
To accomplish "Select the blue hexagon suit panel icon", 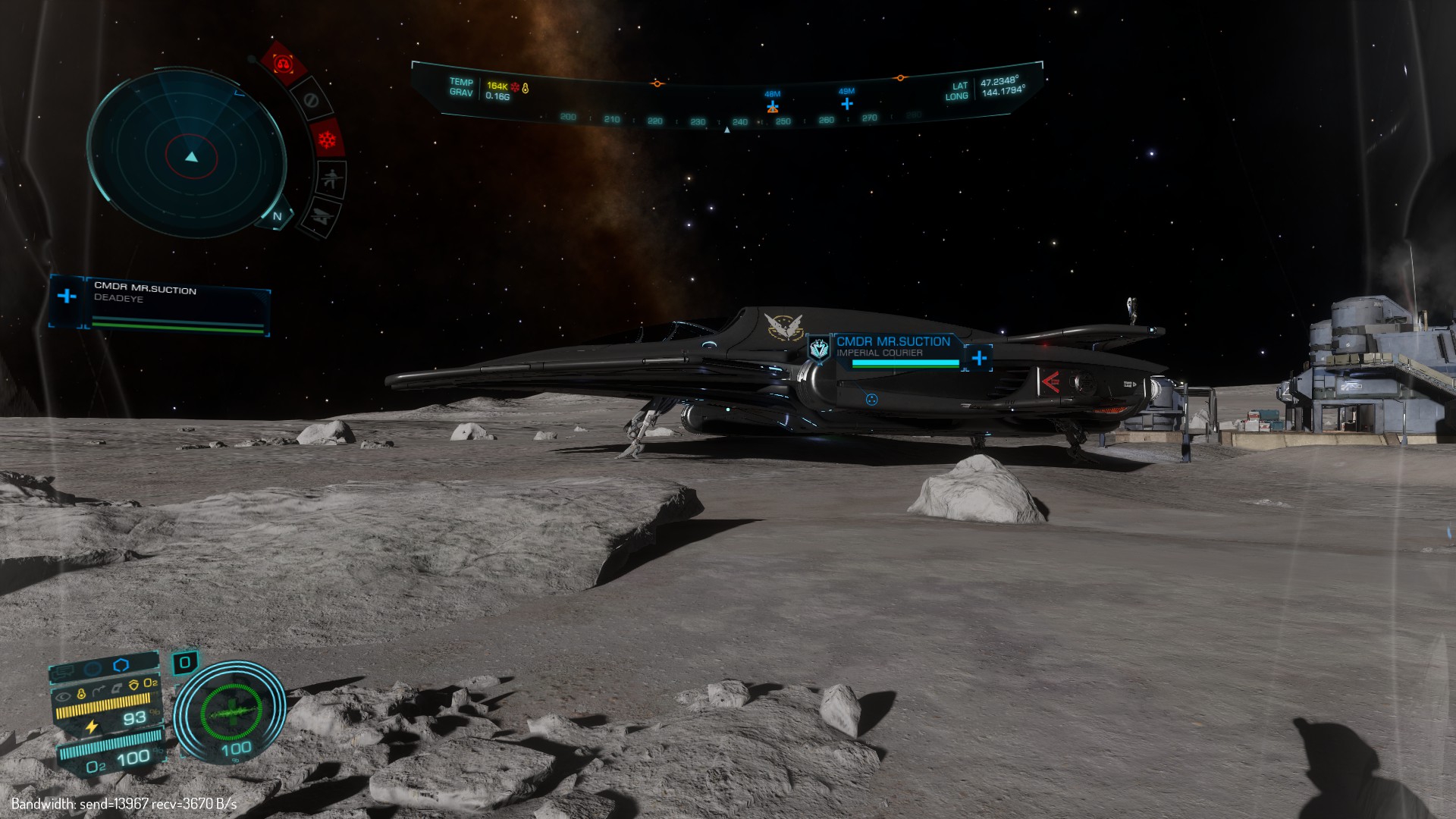I will point(121,665).
